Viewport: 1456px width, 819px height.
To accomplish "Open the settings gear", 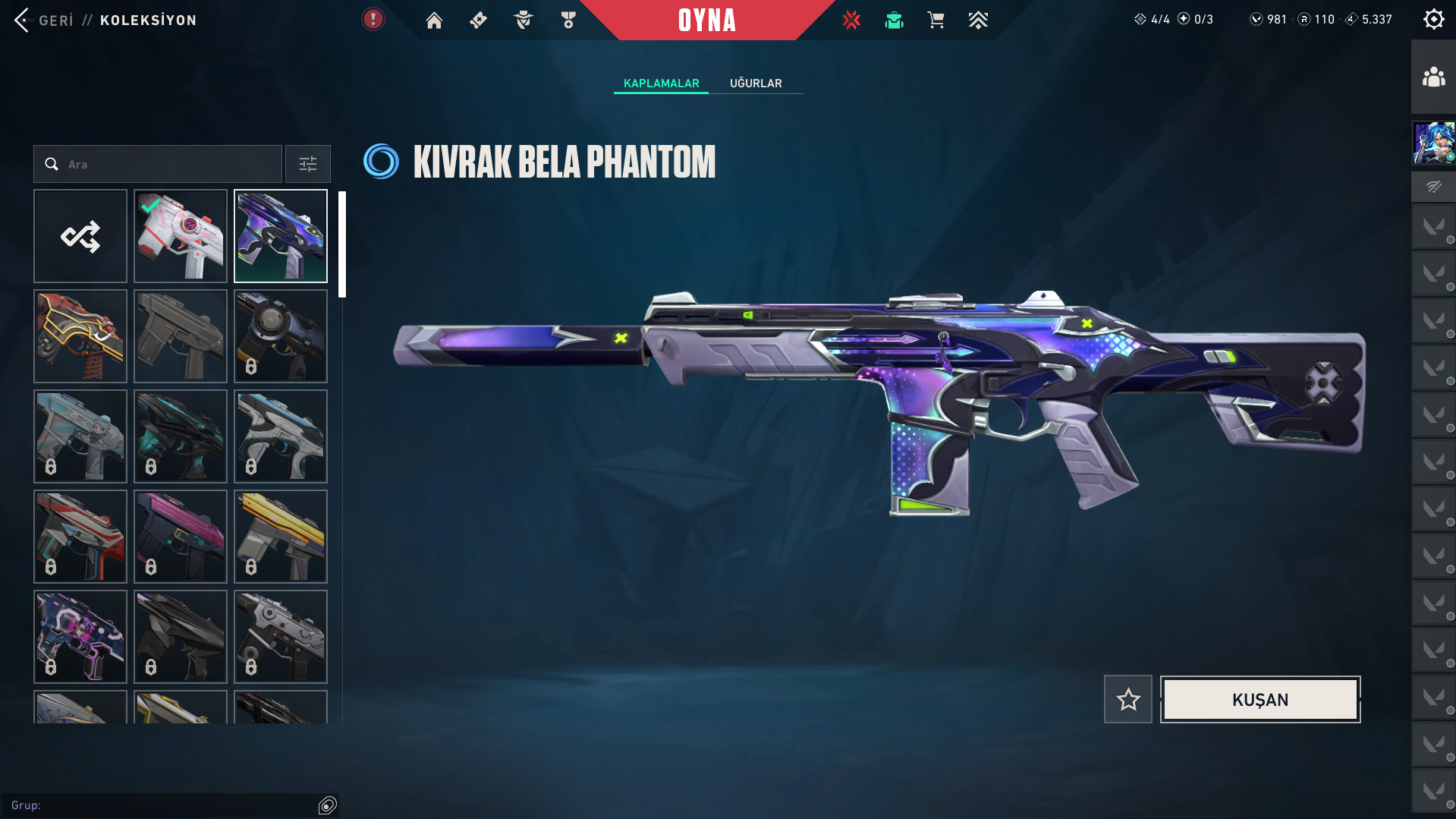I will coord(1433,20).
